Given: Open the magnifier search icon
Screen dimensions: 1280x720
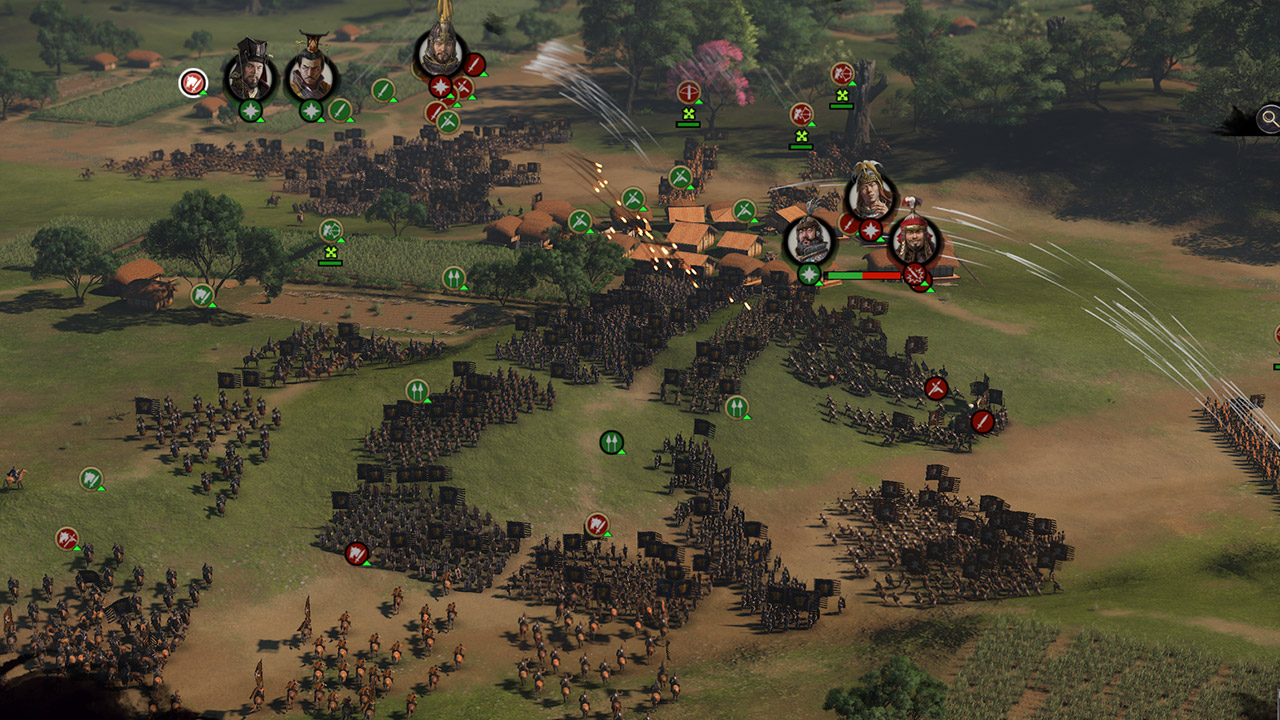Looking at the screenshot, I should coord(1269,120).
